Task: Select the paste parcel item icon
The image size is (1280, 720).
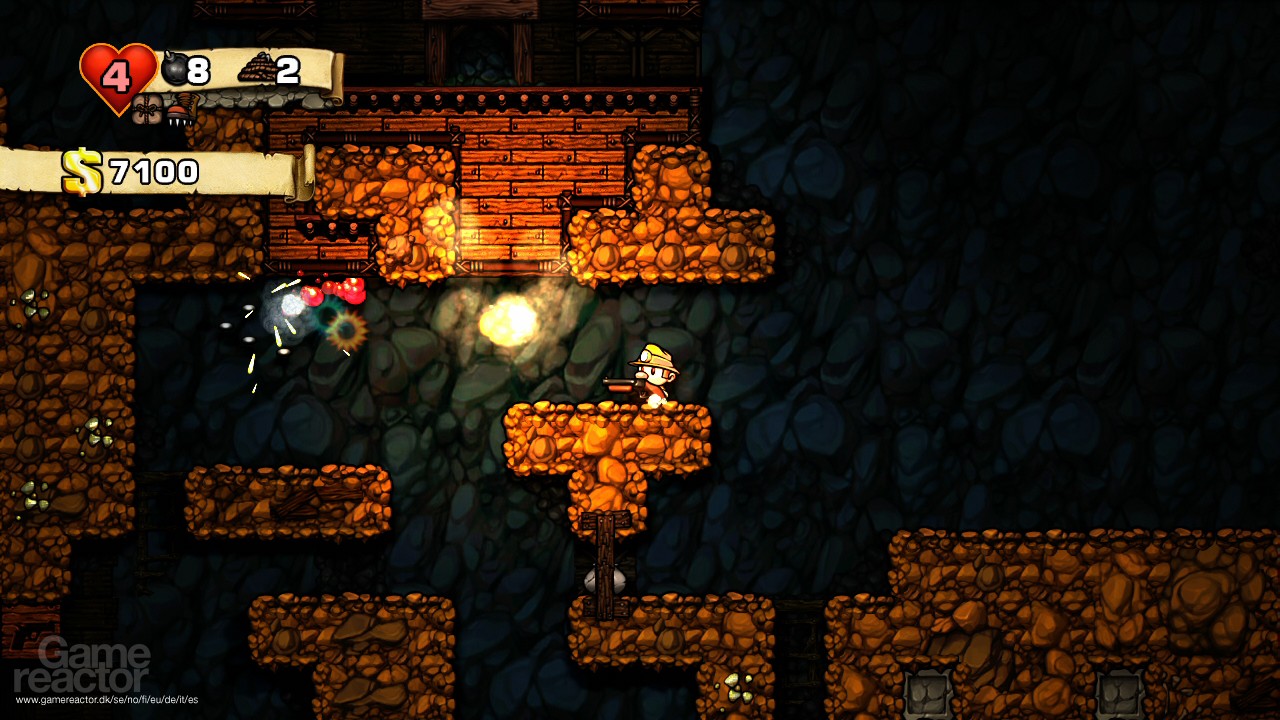Action: 148,110
